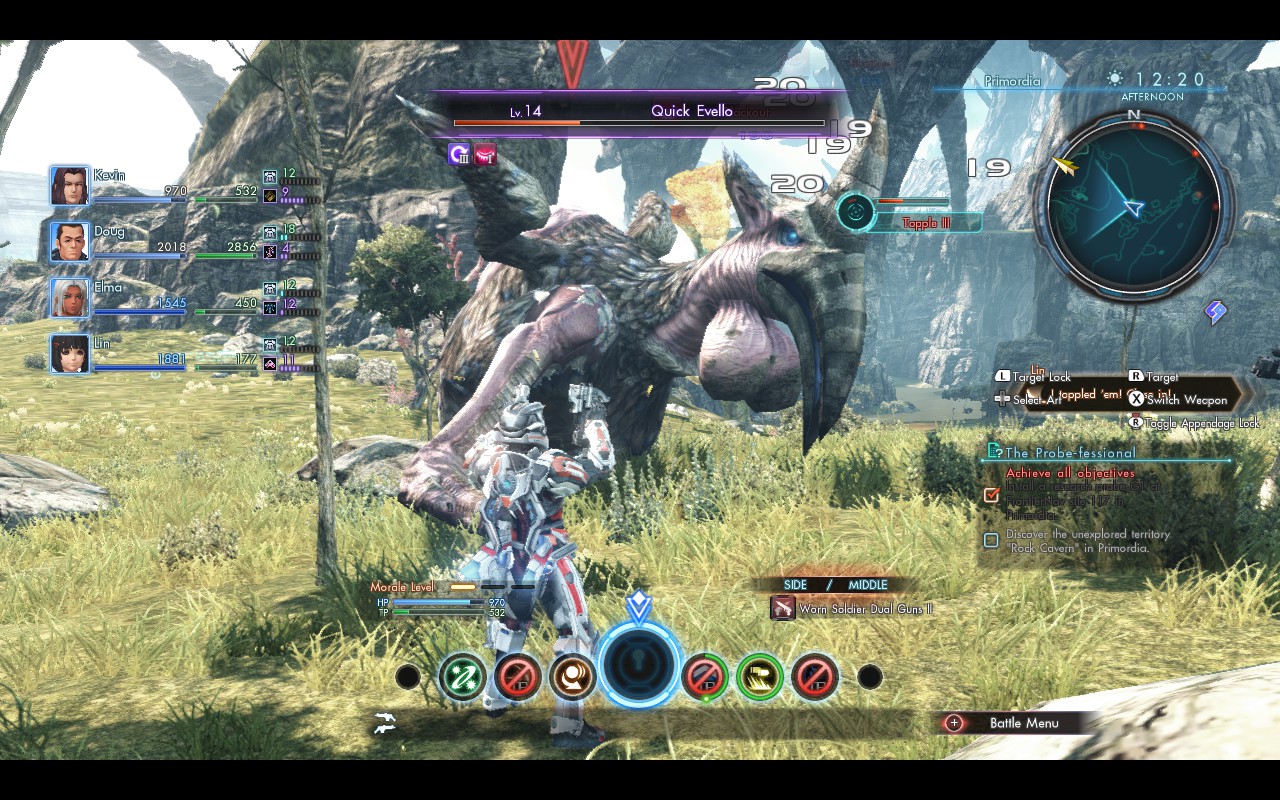Select Kevin's party portrait
The height and width of the screenshot is (800, 1280).
pos(70,186)
